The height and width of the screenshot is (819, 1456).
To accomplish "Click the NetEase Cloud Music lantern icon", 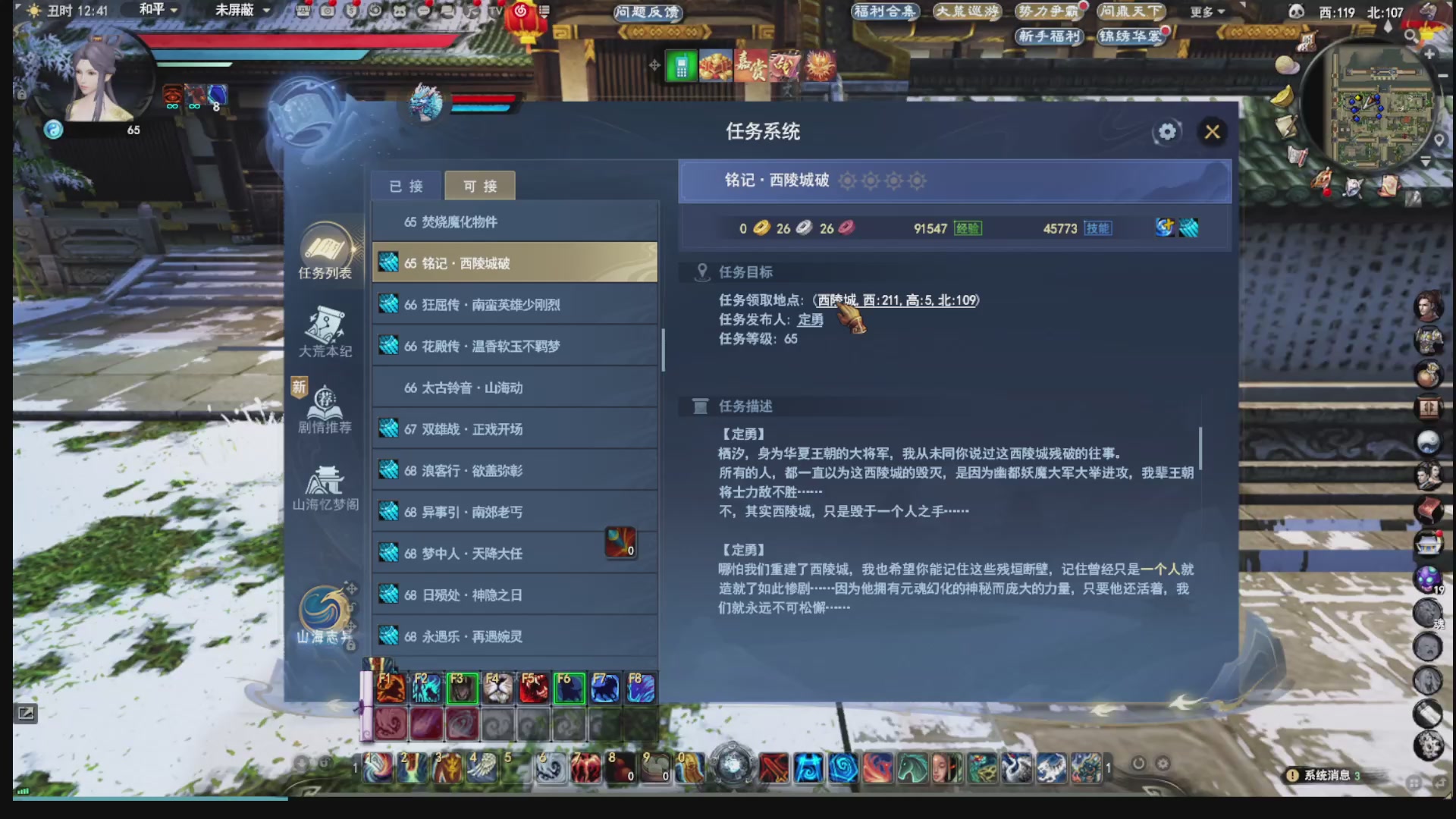I will [x=520, y=12].
